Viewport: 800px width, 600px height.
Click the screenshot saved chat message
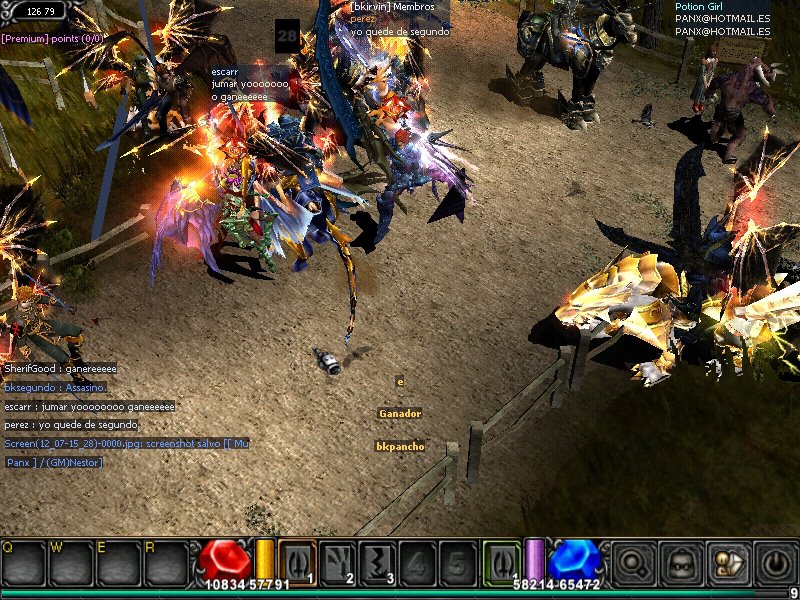[126, 443]
